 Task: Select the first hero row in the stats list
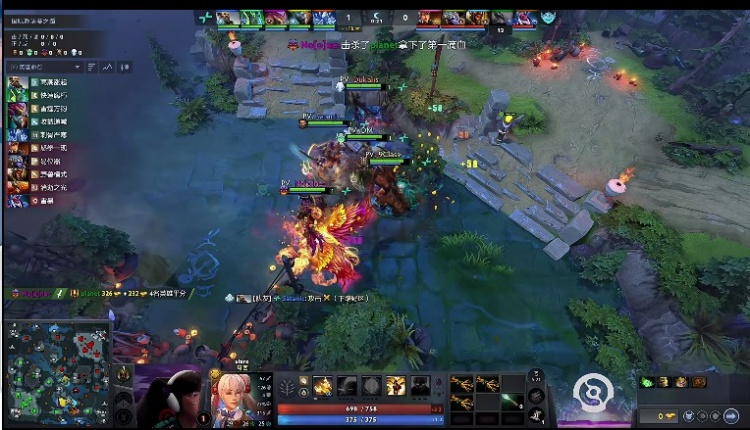(40, 83)
